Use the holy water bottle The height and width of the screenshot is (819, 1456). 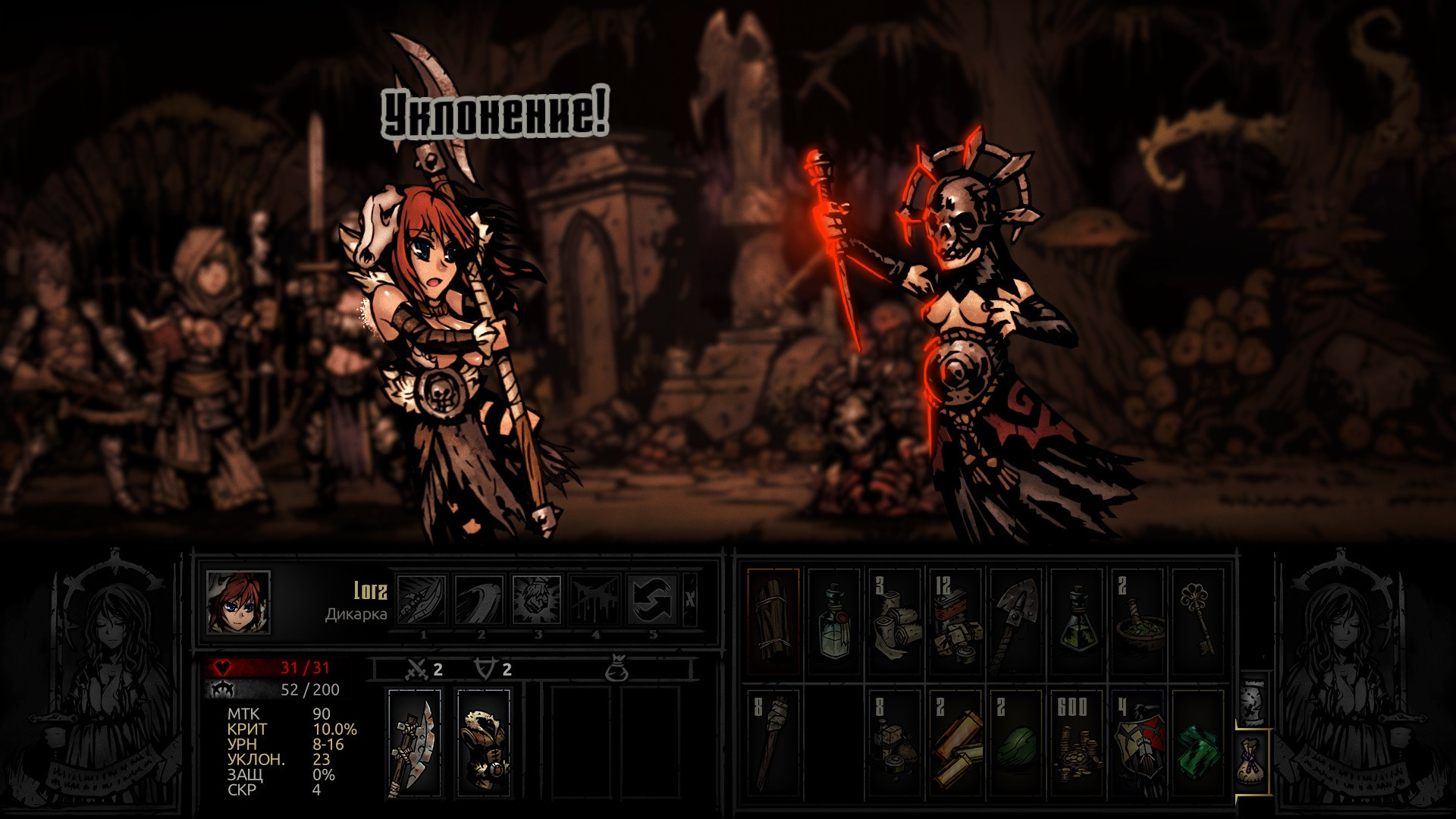point(834,620)
